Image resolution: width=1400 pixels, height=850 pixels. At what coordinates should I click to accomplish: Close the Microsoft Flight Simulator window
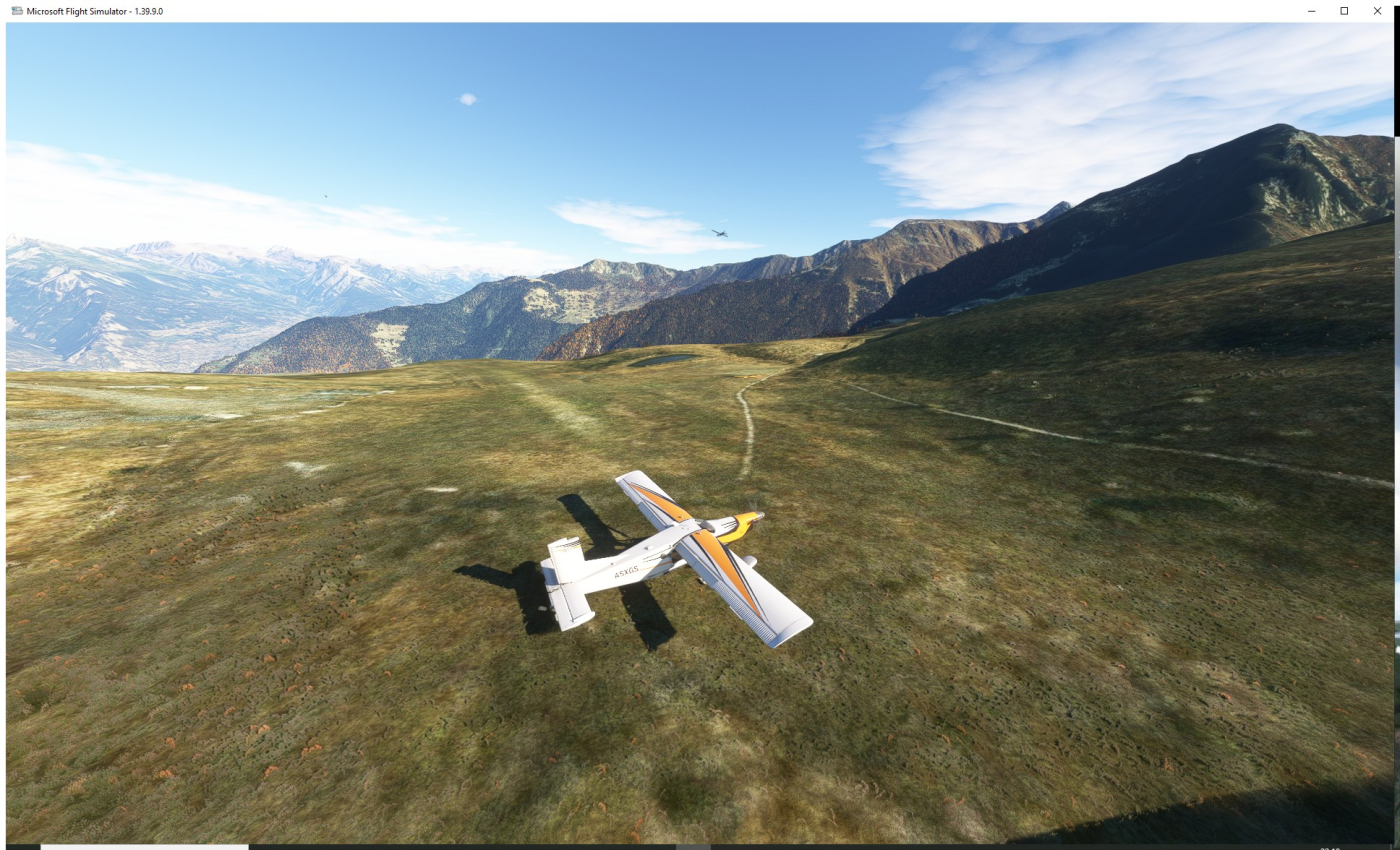coord(1378,11)
